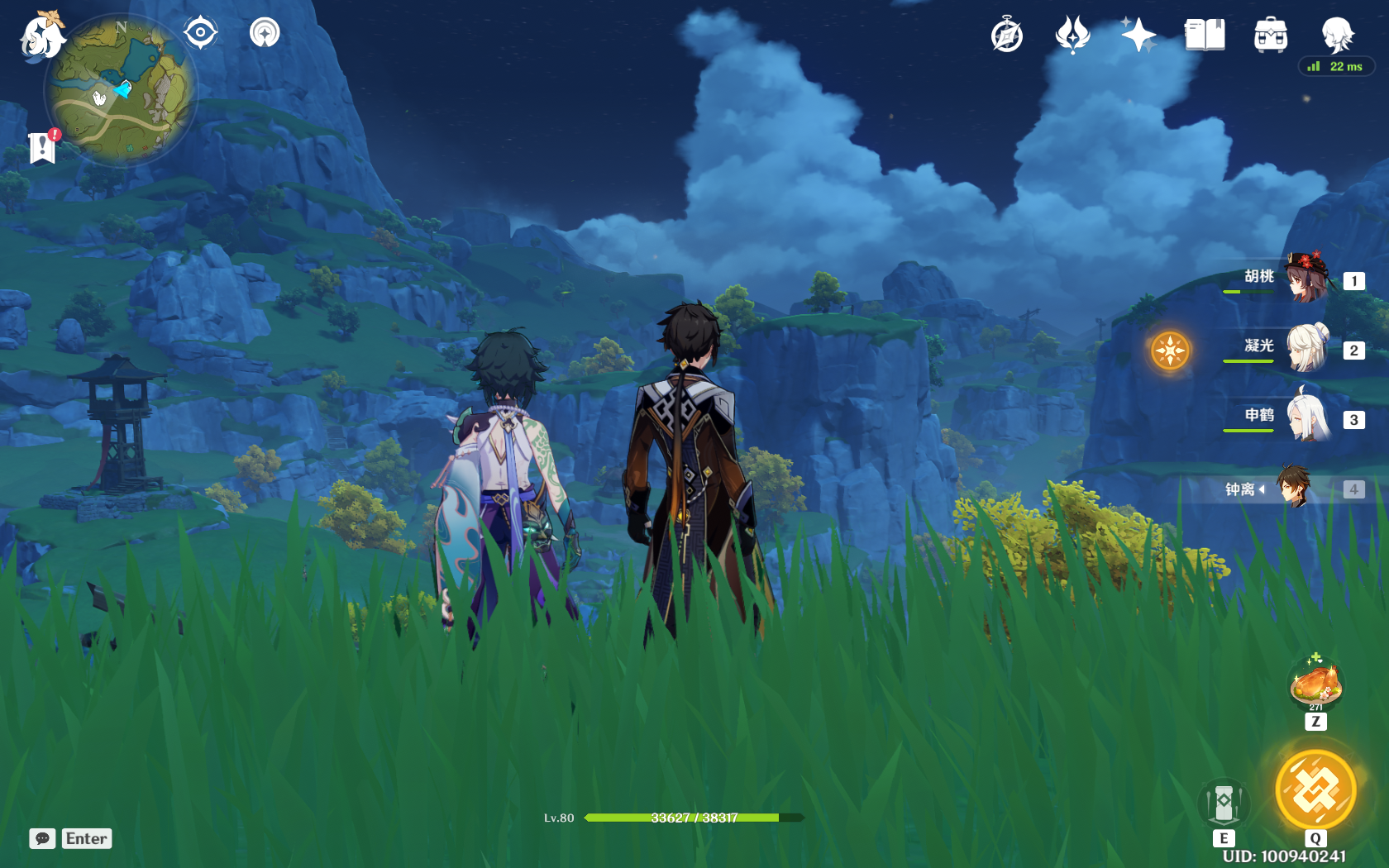Open the Adventurer Handbook book icon
The height and width of the screenshot is (868, 1389).
[x=1205, y=36]
